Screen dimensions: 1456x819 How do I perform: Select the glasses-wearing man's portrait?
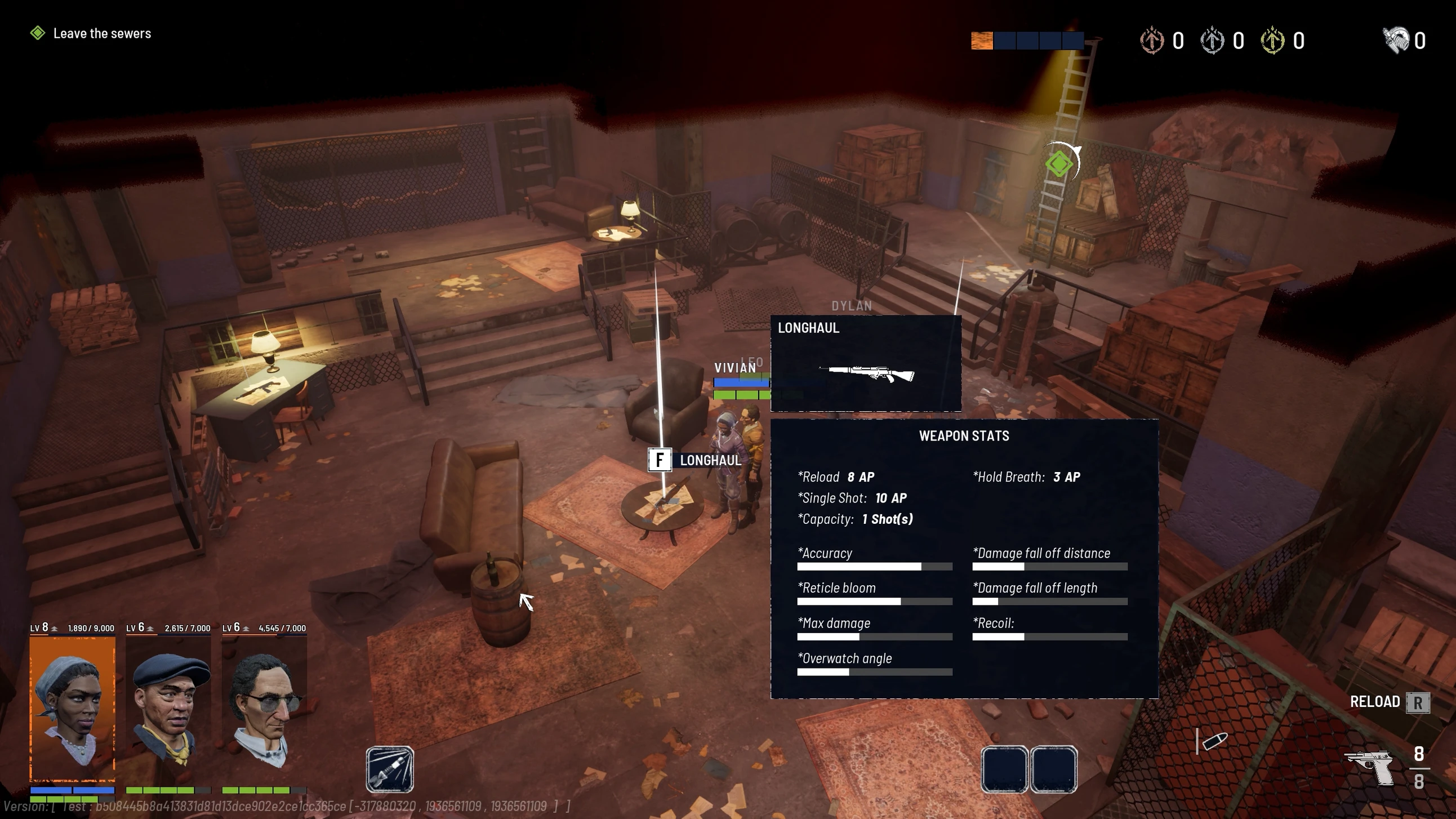point(265,707)
